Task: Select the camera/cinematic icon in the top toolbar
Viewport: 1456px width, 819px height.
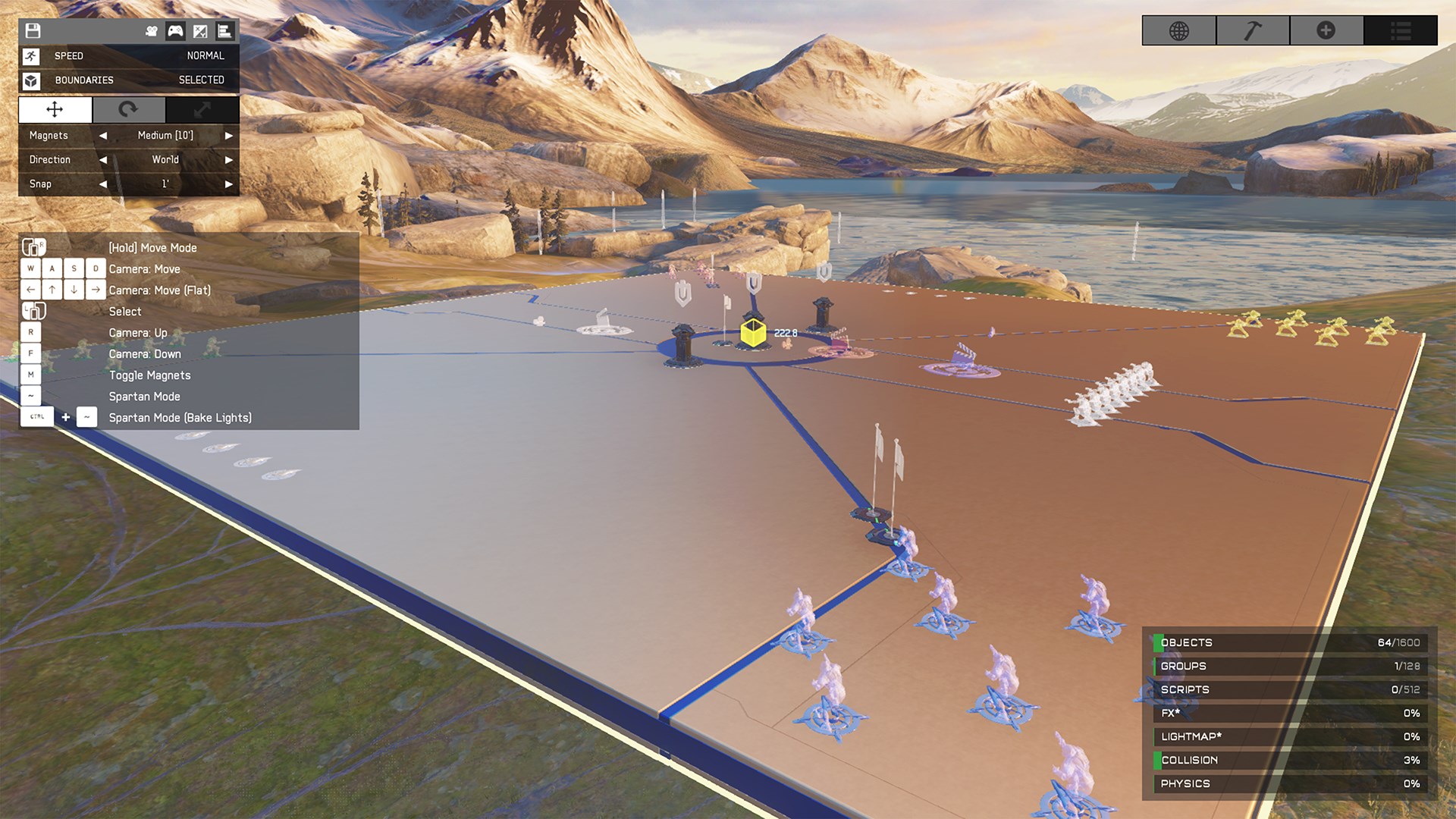Action: (152, 31)
